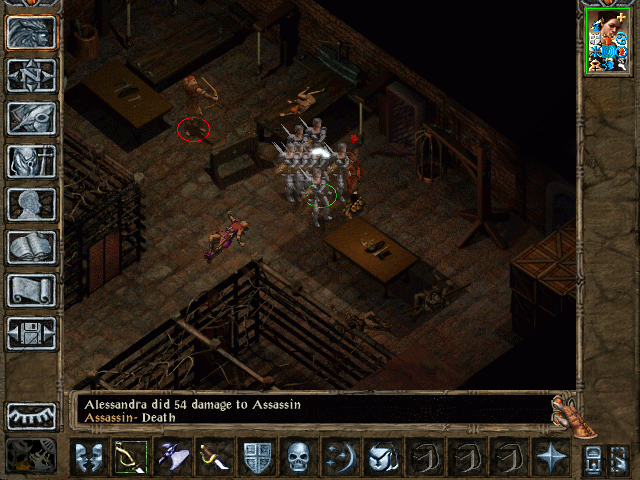The height and width of the screenshot is (480, 640).
Task: Toggle the clock pause button
Action: pyautogui.click(x=32, y=456)
